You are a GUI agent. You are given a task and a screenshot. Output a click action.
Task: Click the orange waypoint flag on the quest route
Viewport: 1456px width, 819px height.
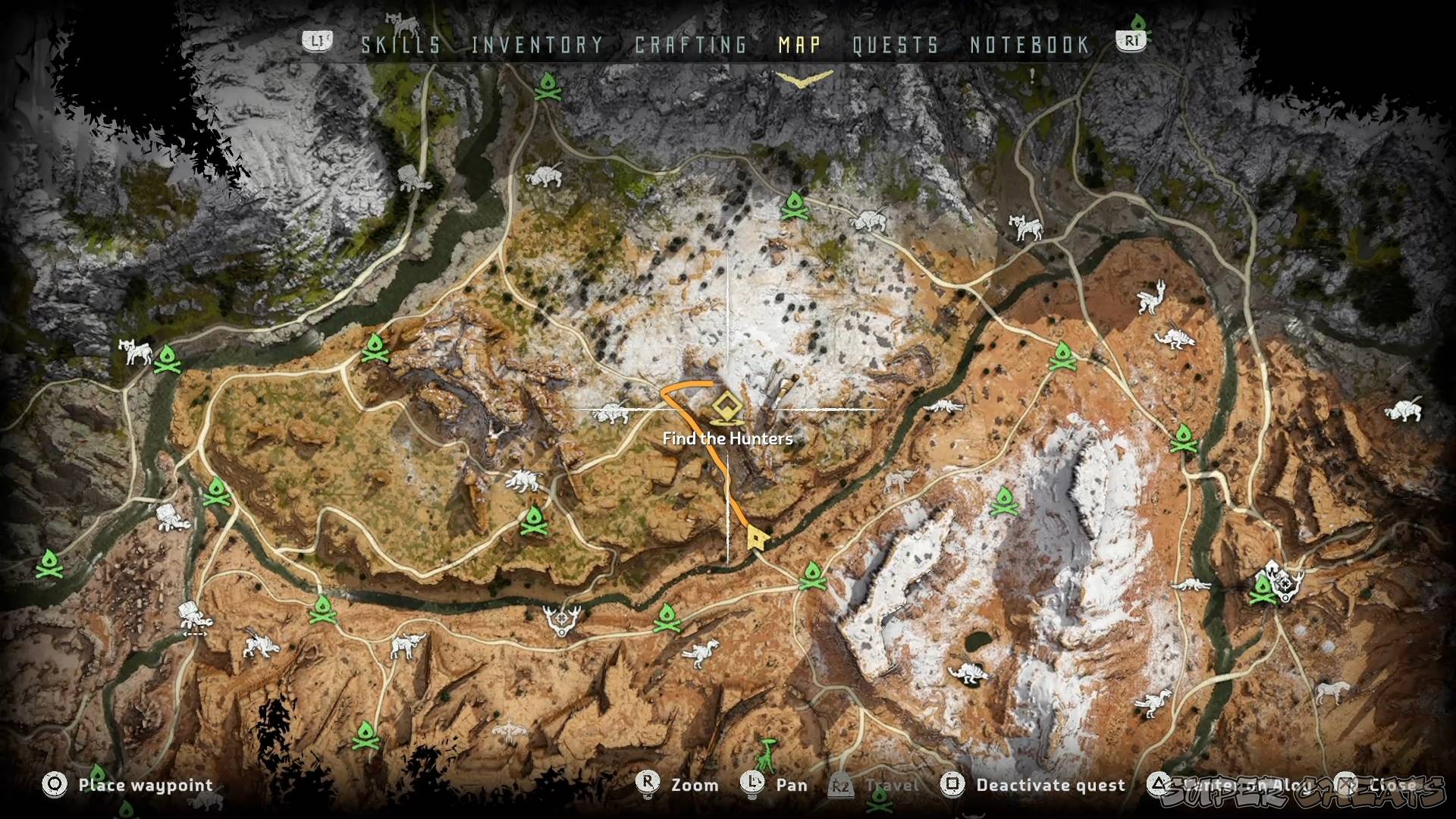point(760,538)
